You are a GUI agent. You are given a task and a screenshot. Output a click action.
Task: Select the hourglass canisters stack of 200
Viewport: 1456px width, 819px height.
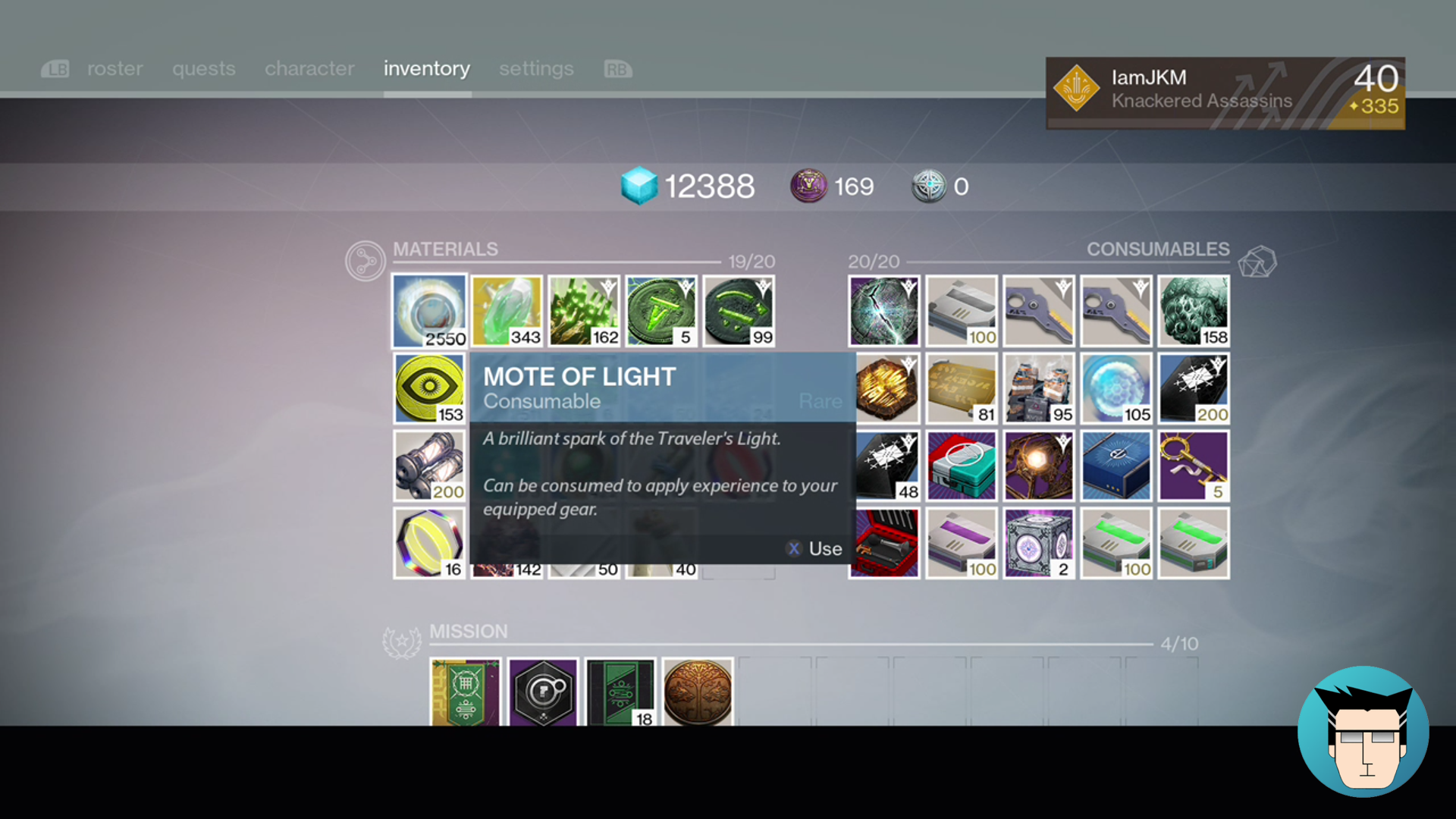429,466
